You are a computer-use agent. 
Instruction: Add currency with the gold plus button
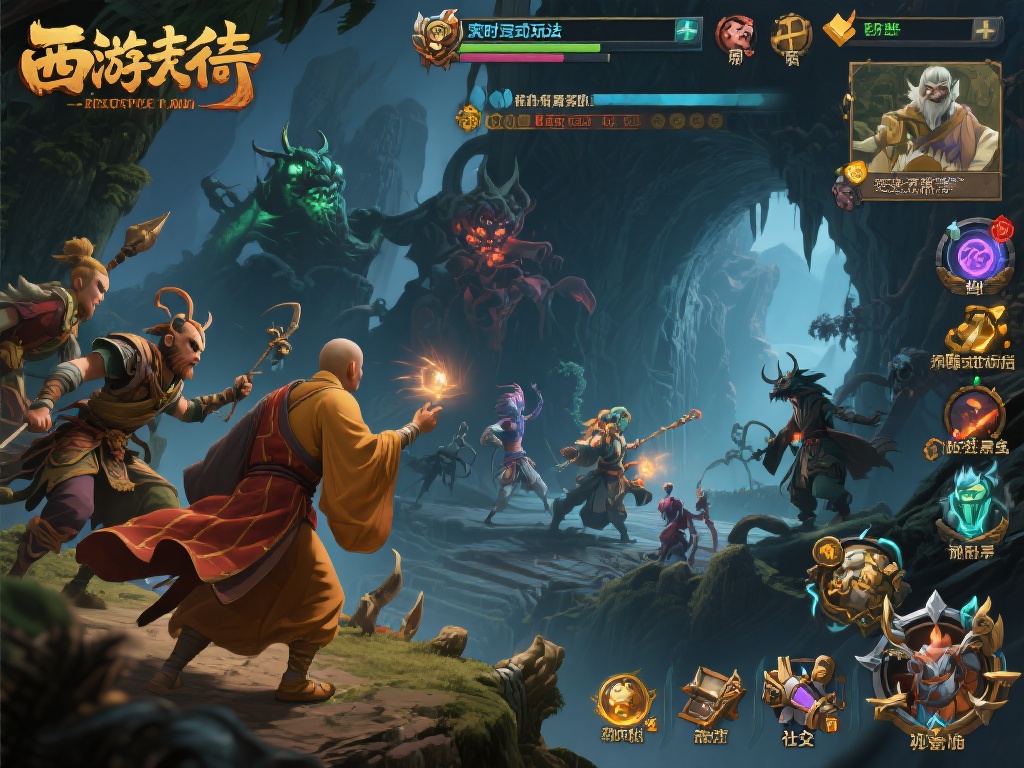(x=985, y=30)
